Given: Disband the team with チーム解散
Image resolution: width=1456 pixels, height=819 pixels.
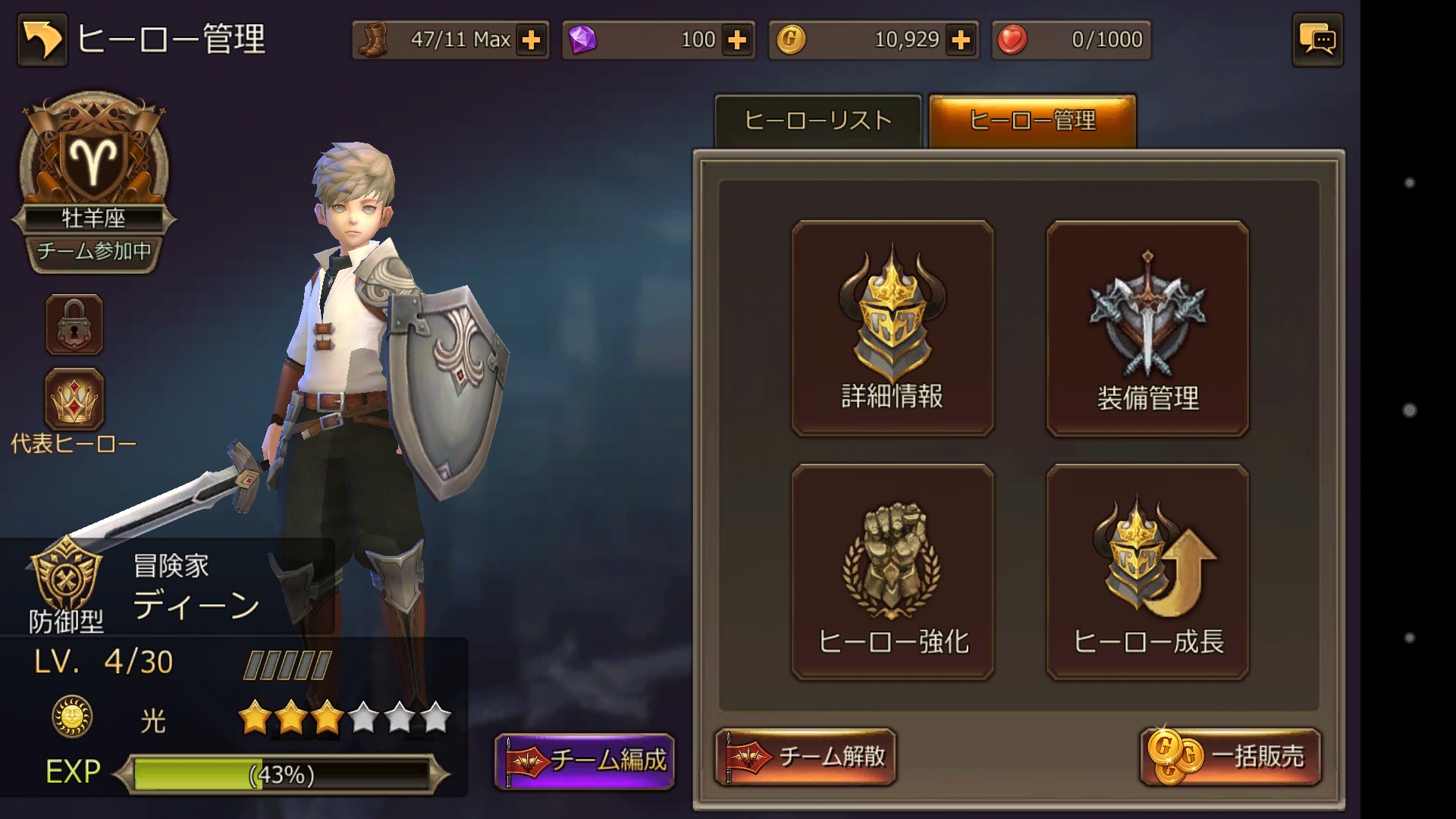Looking at the screenshot, I should click(x=805, y=757).
